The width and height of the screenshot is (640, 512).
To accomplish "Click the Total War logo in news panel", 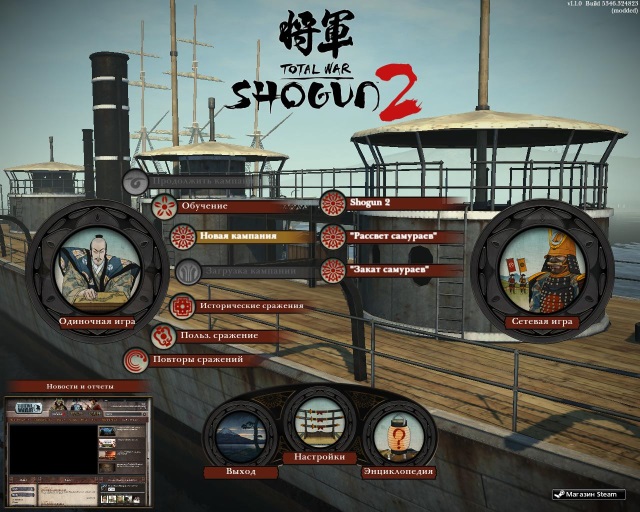I will click(x=24, y=408).
